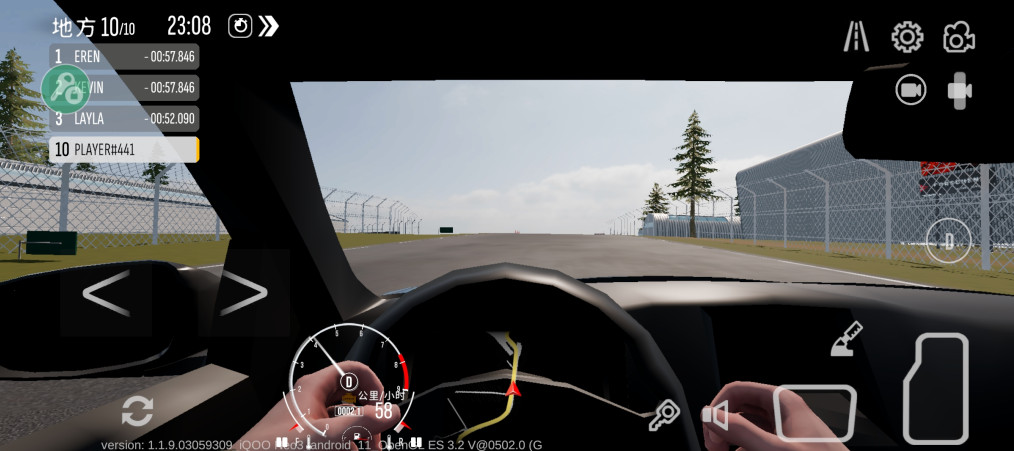The height and width of the screenshot is (451, 1014).
Task: Select the PLAYER#441 standings row
Action: (124, 150)
